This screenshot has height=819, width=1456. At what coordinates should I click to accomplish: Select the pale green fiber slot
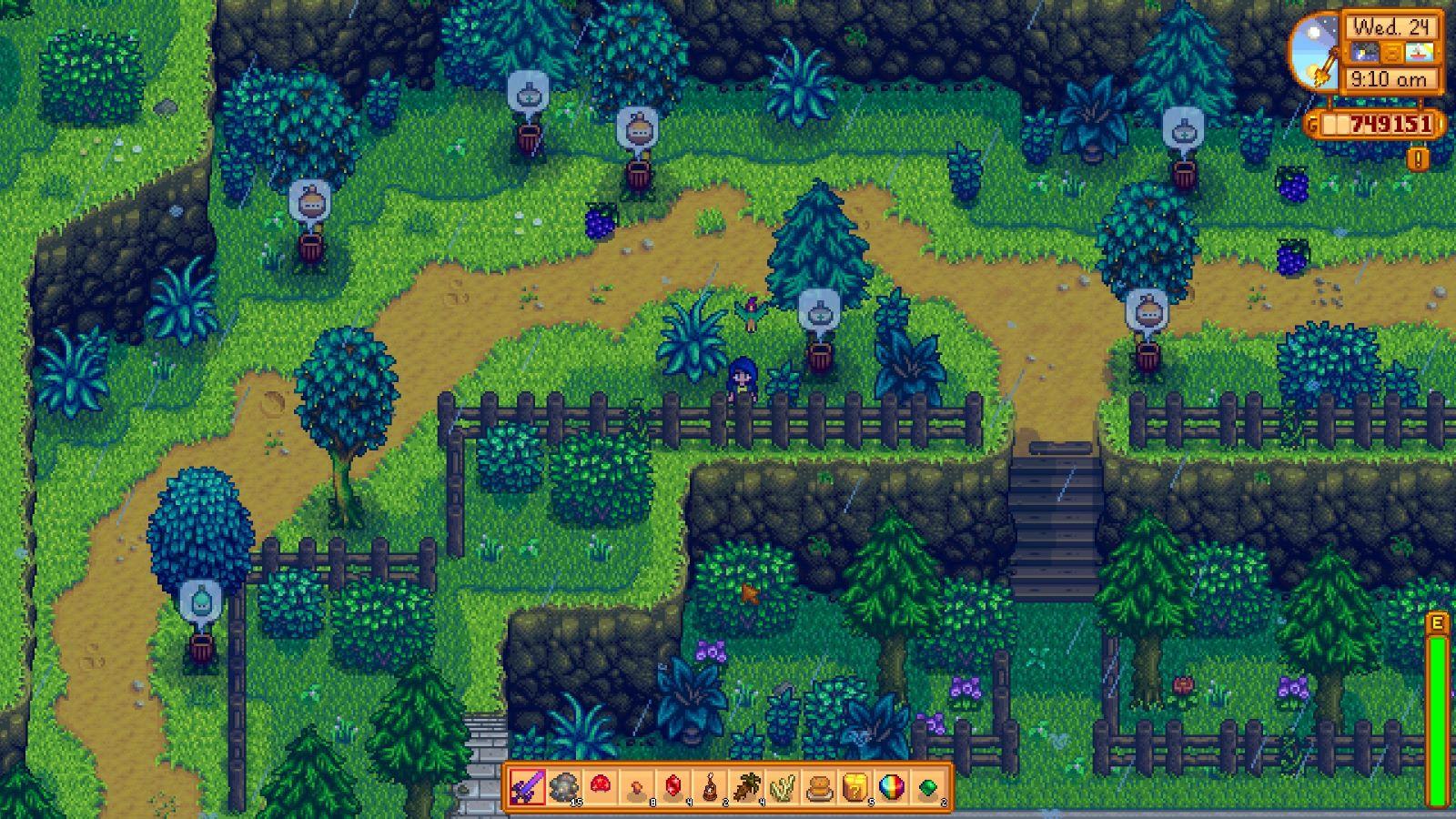pyautogui.click(x=782, y=787)
